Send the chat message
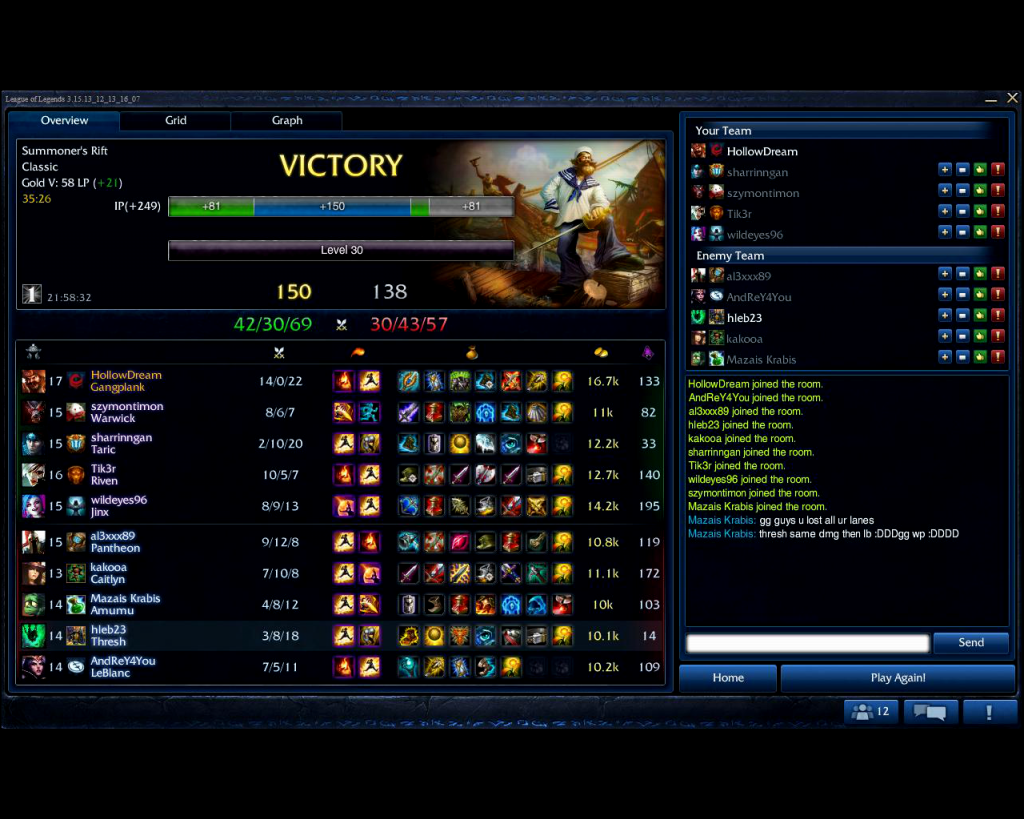The image size is (1024, 819). [970, 643]
